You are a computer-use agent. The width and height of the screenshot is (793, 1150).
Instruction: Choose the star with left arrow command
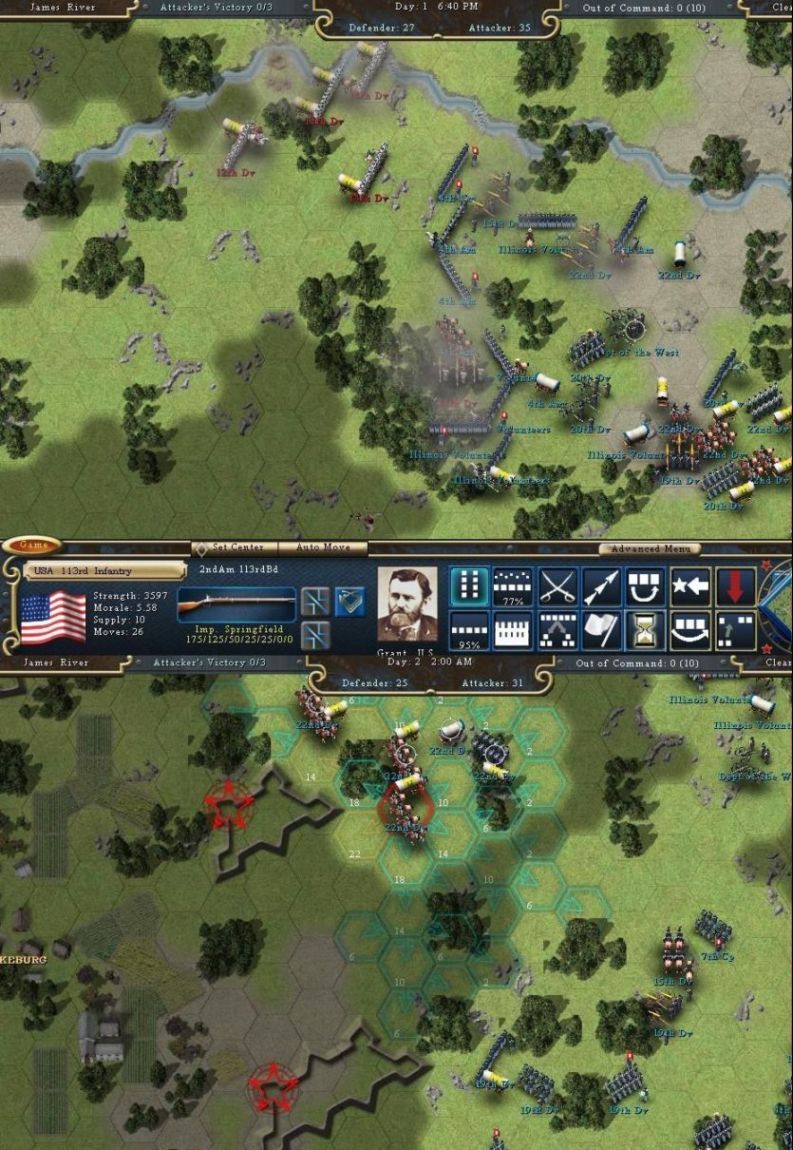(690, 586)
